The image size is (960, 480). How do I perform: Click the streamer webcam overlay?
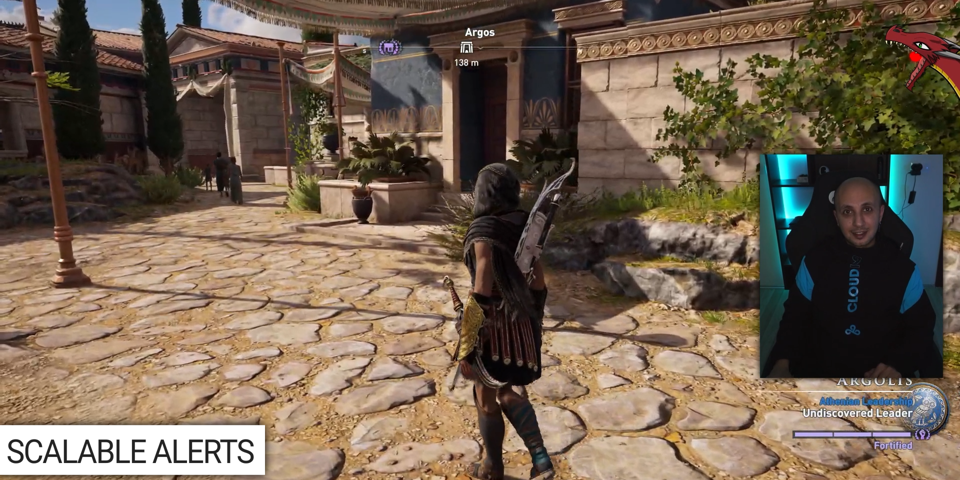(x=850, y=265)
